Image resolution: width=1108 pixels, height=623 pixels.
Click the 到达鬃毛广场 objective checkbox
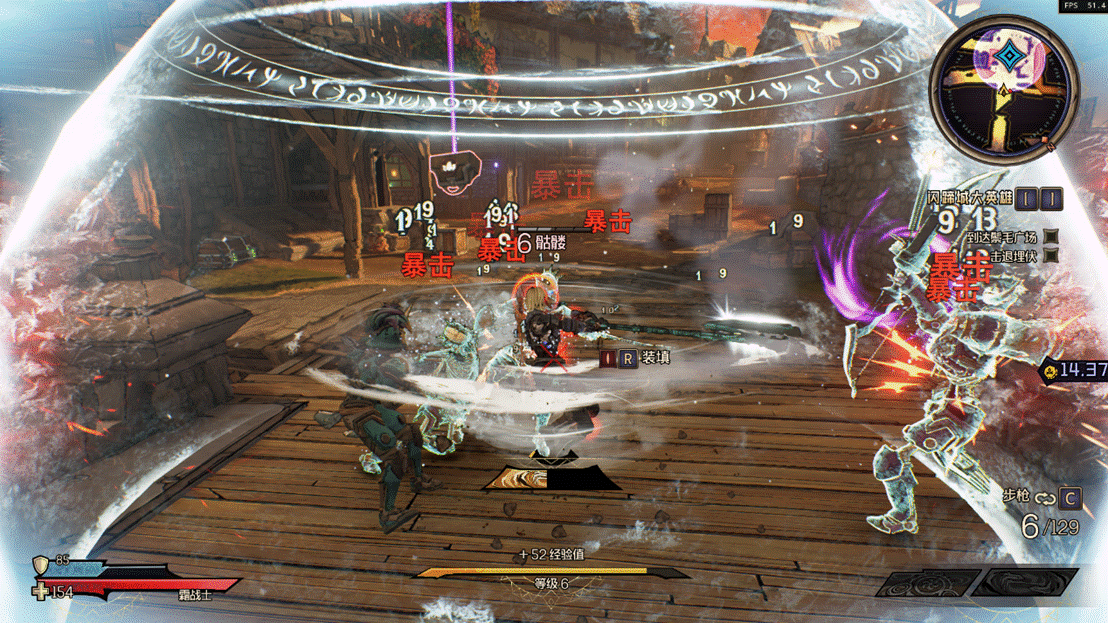pyautogui.click(x=1051, y=237)
